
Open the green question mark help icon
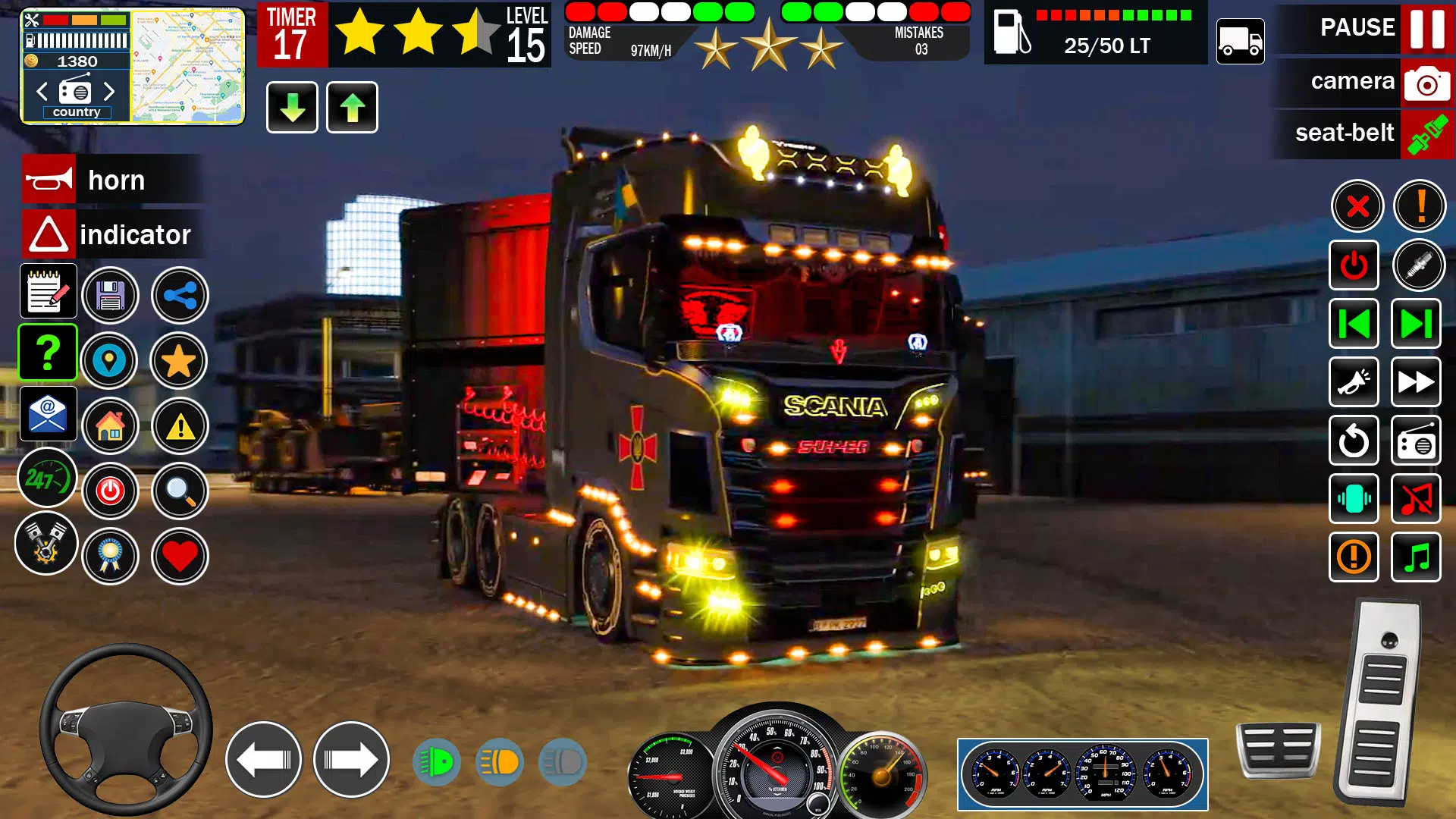[48, 353]
